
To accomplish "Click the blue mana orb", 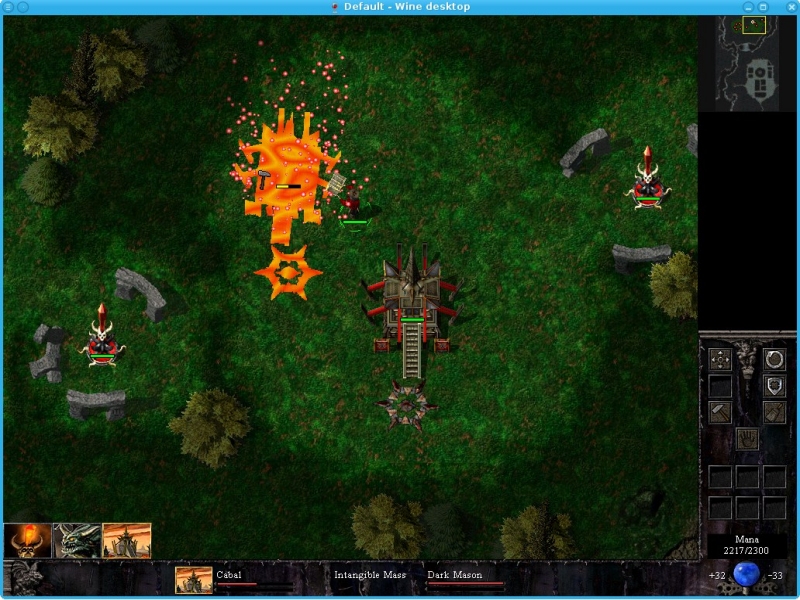I will coord(746,575).
